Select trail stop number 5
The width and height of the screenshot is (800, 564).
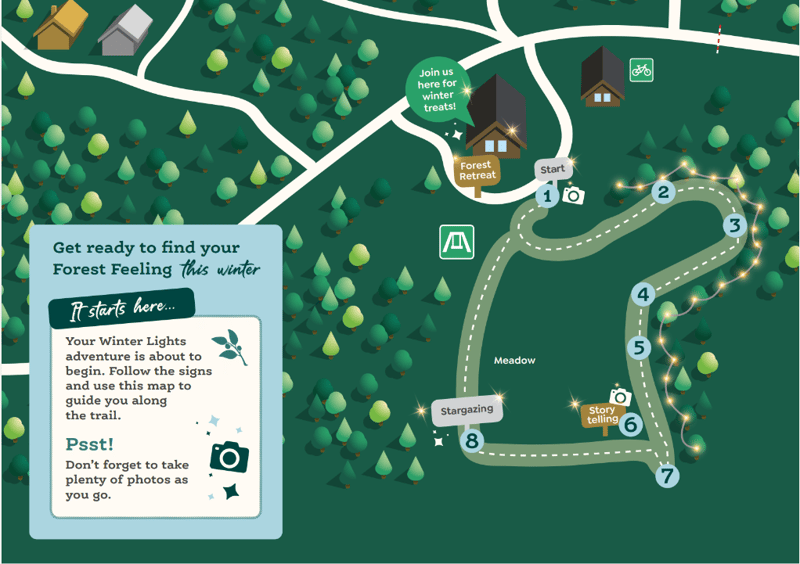coord(640,348)
